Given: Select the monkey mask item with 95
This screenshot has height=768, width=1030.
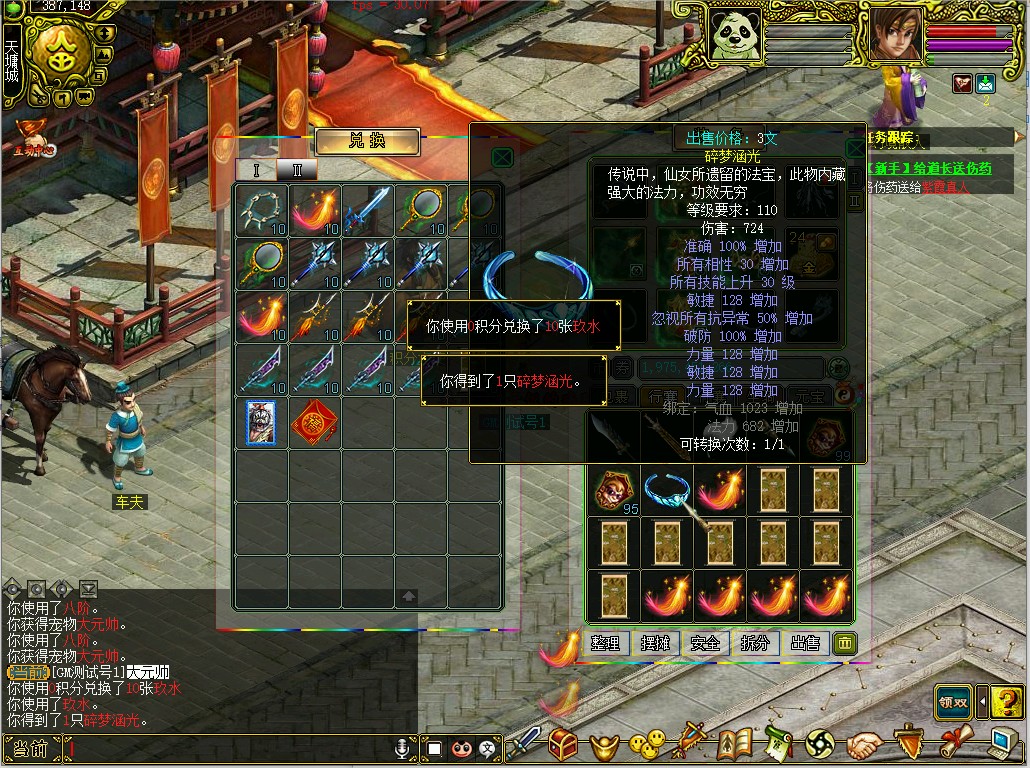Looking at the screenshot, I should 612,490.
